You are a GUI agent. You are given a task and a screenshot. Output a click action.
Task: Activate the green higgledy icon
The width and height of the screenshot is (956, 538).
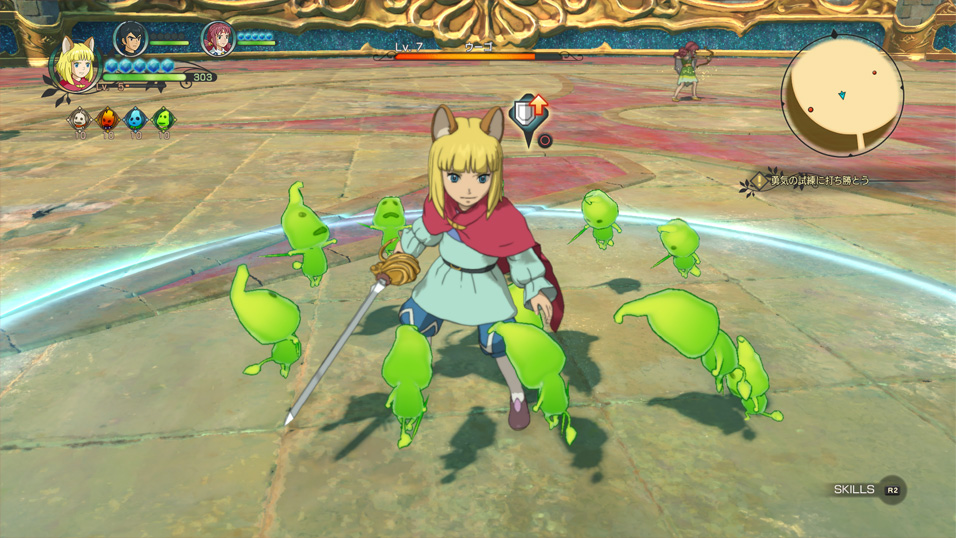(163, 119)
